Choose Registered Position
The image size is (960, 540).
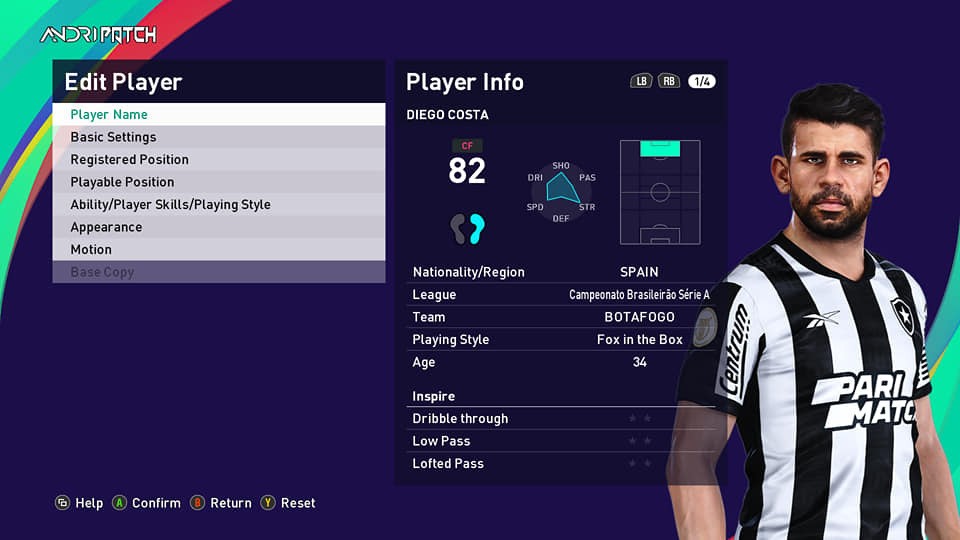coord(218,160)
